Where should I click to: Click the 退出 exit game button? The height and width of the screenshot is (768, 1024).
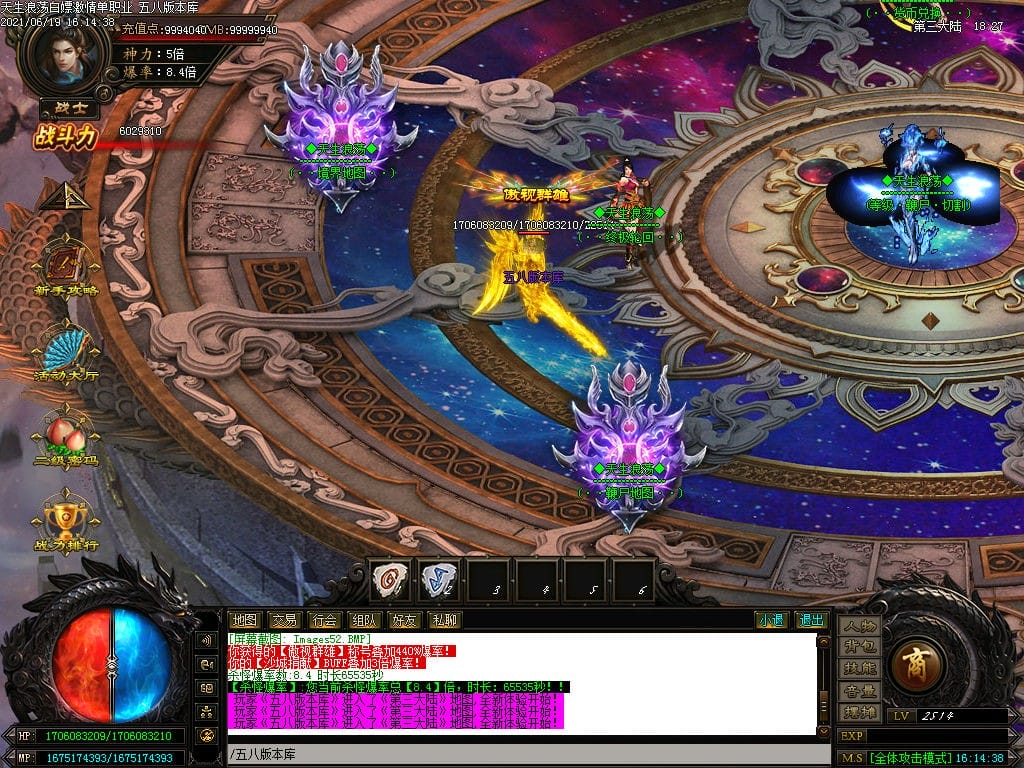(811, 620)
